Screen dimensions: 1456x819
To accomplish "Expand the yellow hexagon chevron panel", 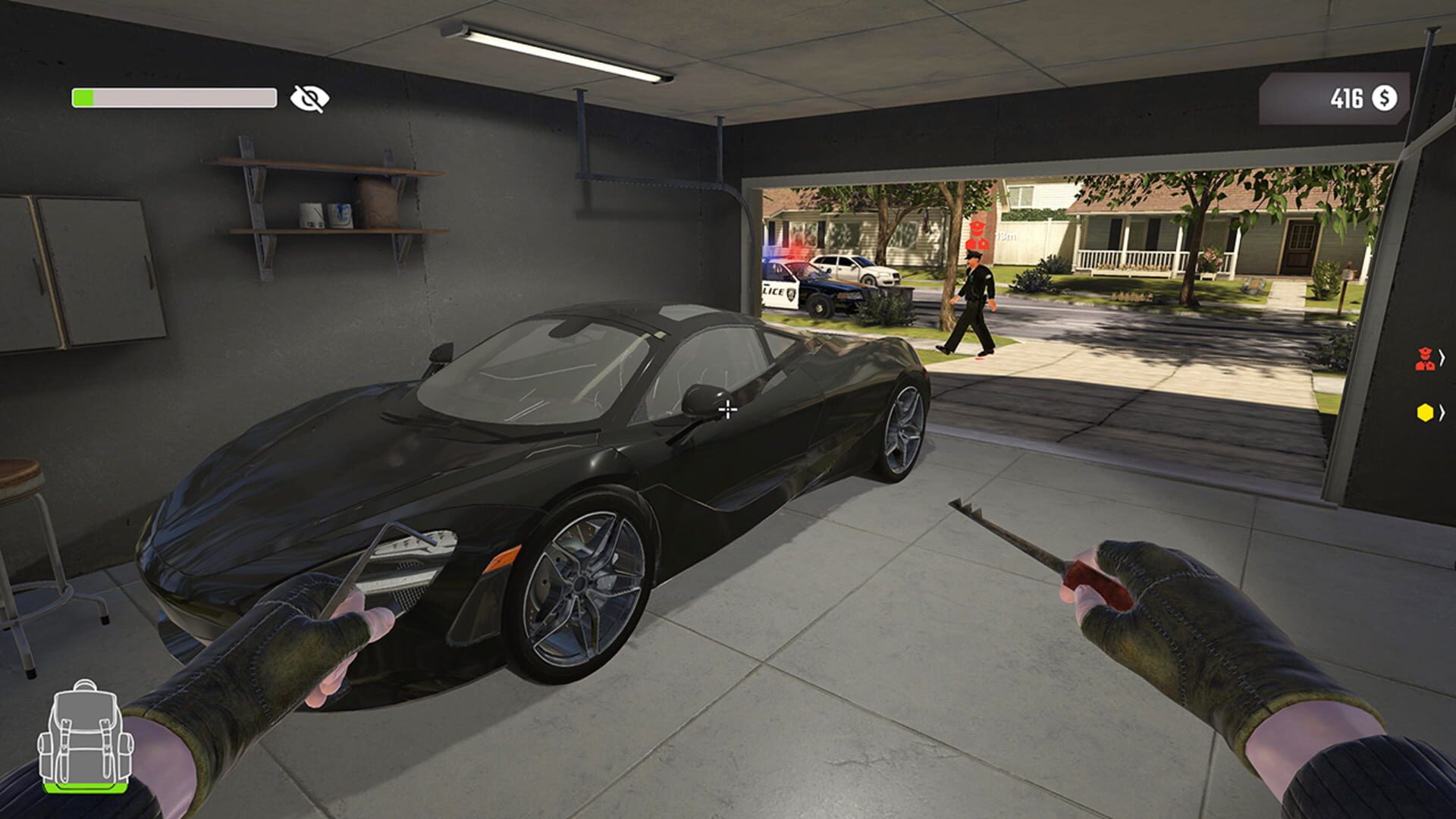I will tap(1443, 412).
